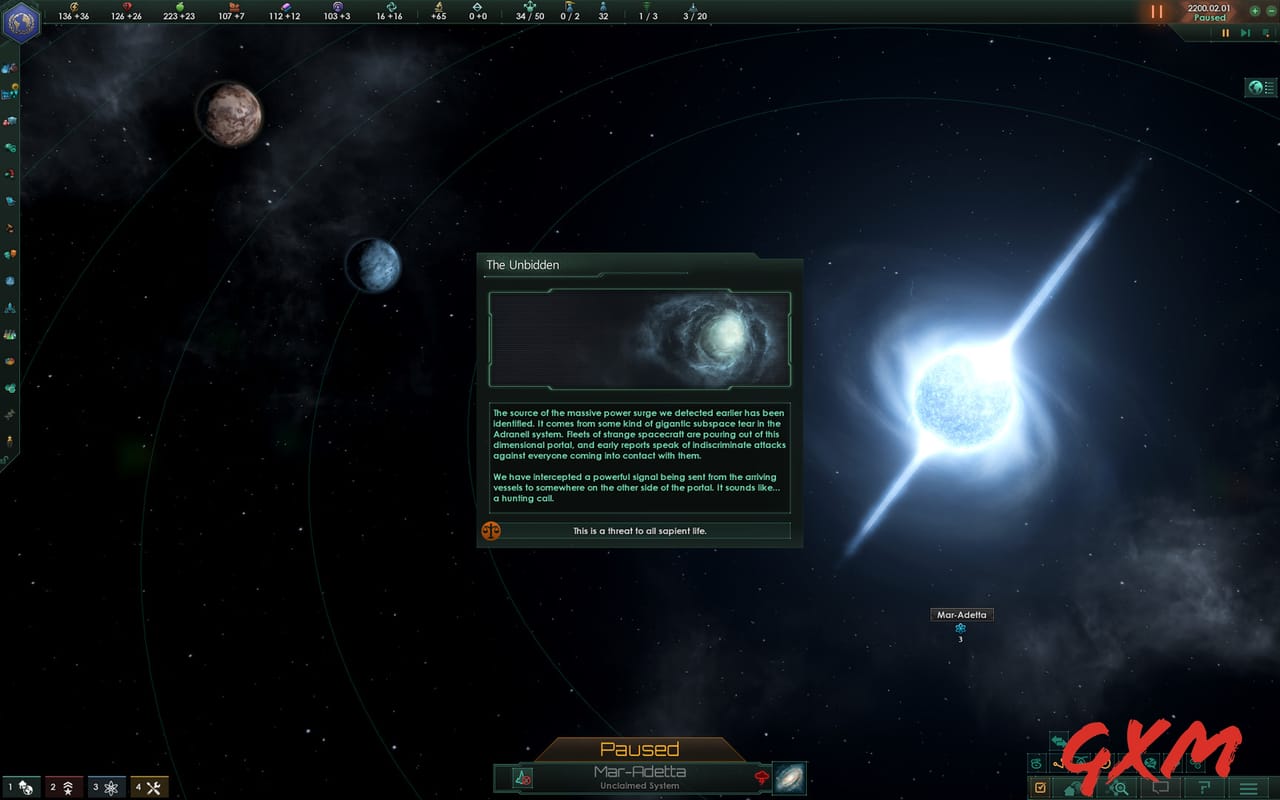This screenshot has height=800, width=1280.
Task: Click the increase game speed arrow
Action: [x=1246, y=33]
